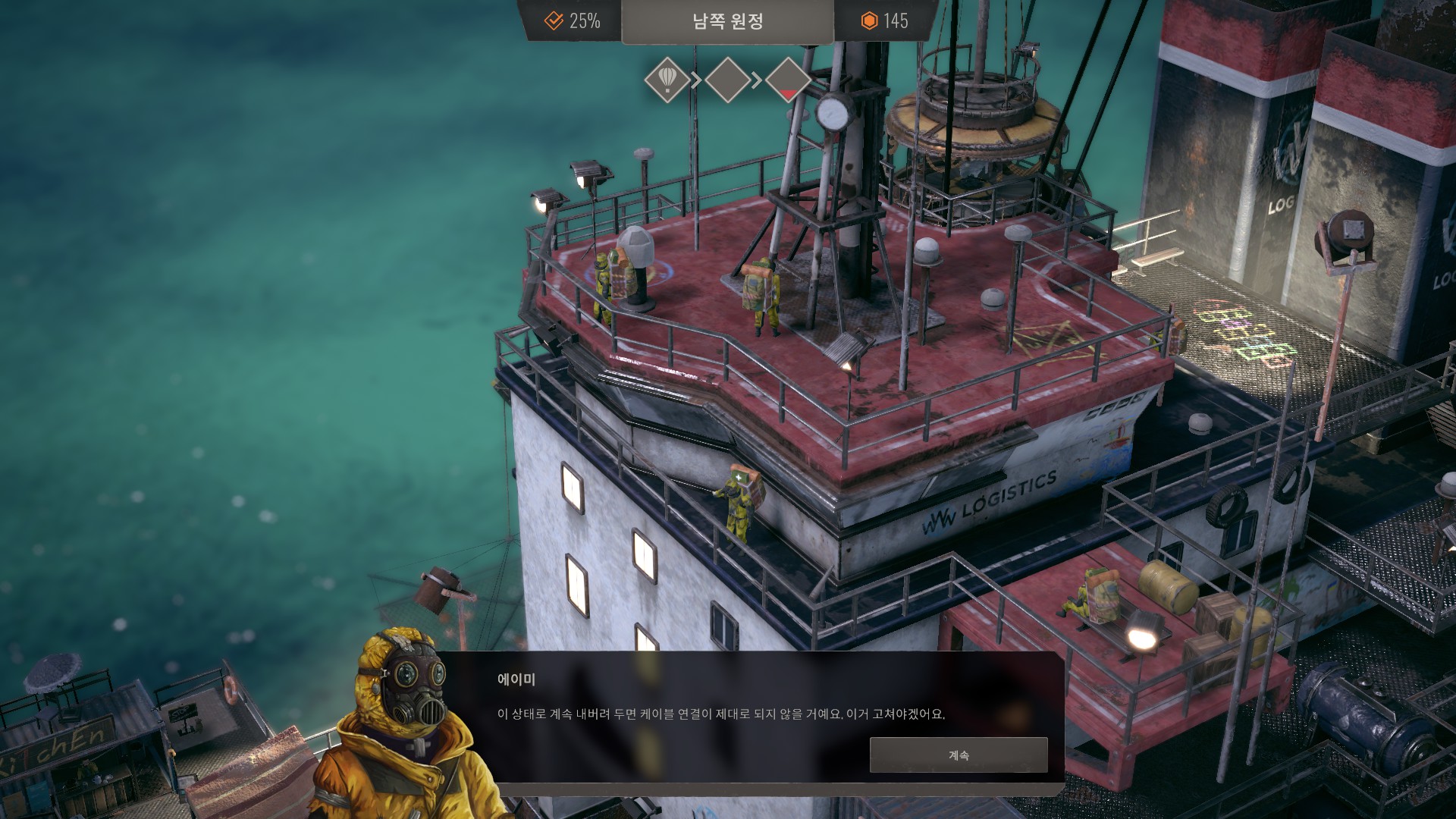Select the diamond stage with red marker
1456x819 pixels.
click(788, 80)
